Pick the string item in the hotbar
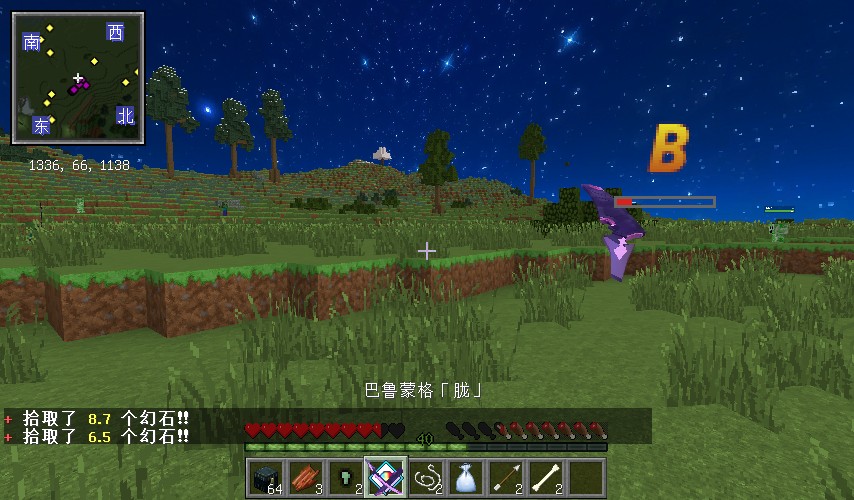Screen dimensions: 854x500 coord(426,478)
